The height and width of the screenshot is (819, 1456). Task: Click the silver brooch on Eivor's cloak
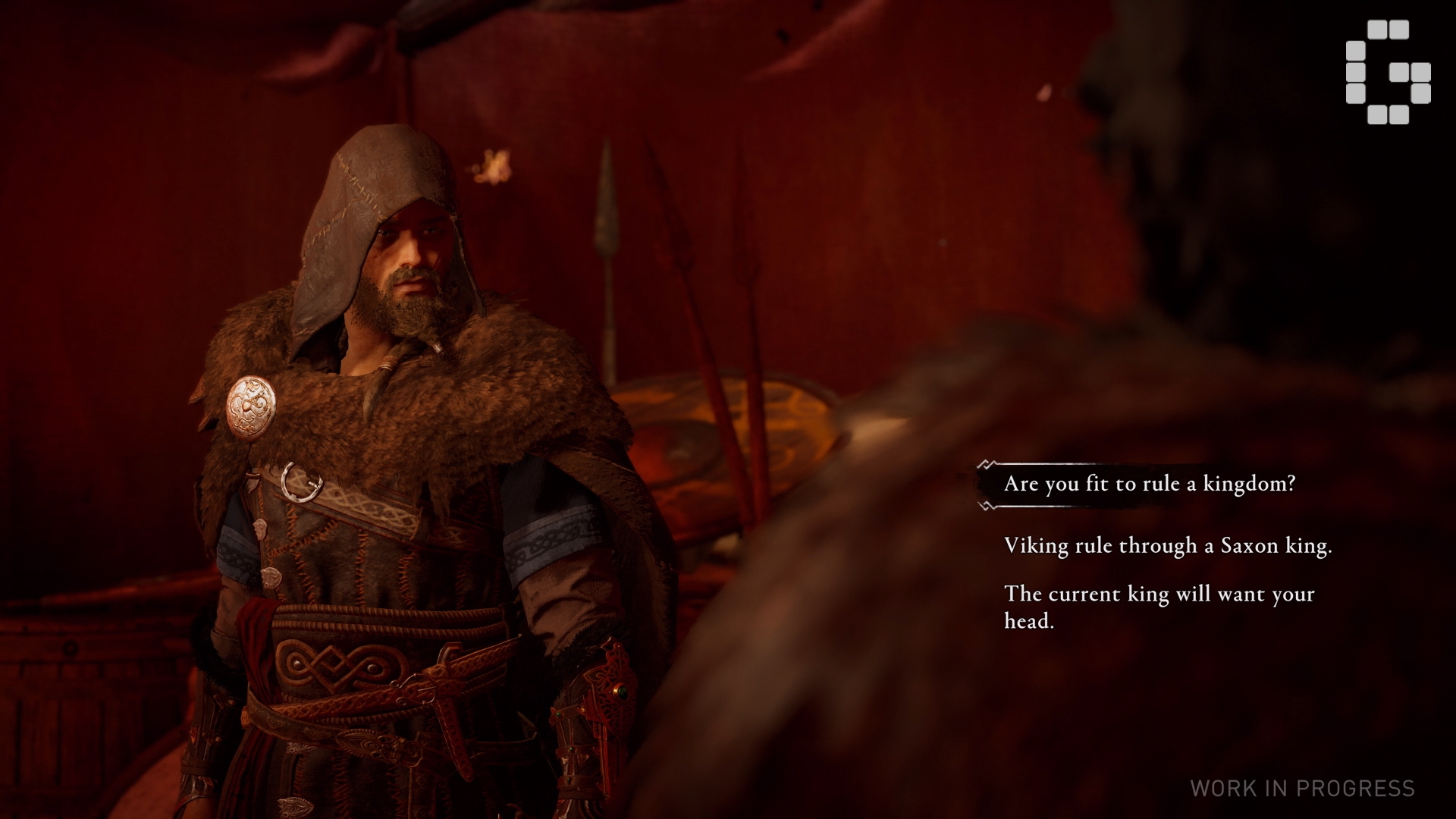tap(250, 405)
